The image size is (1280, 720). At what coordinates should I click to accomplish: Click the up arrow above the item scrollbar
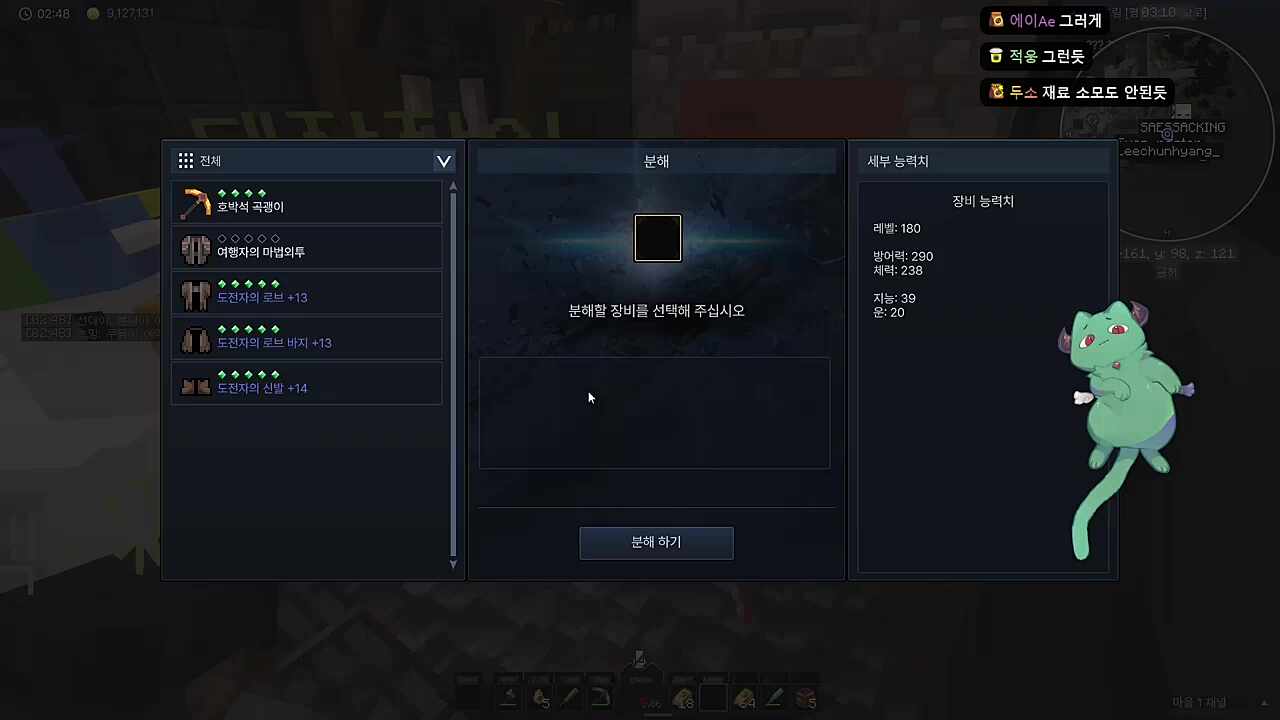point(453,186)
